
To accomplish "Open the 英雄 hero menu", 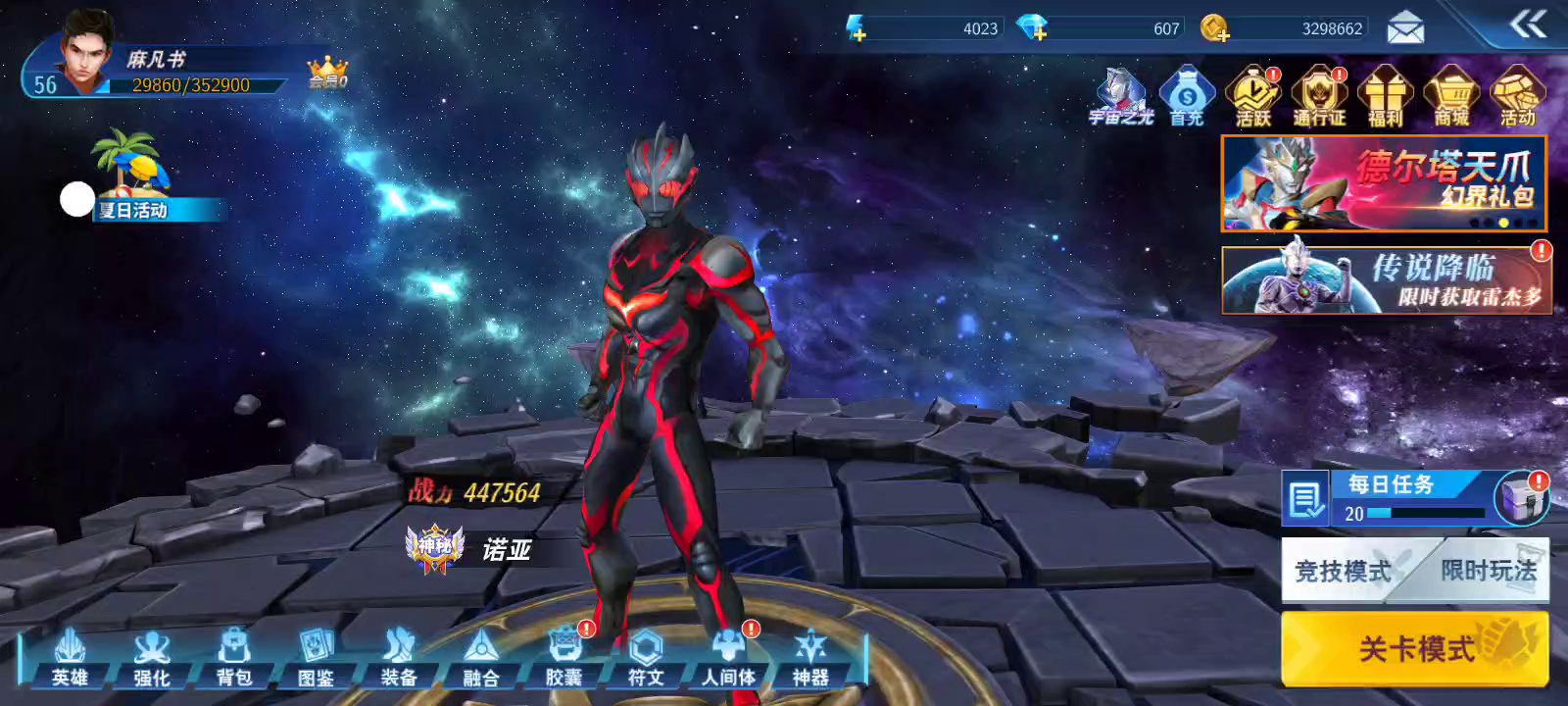I will click(70, 658).
